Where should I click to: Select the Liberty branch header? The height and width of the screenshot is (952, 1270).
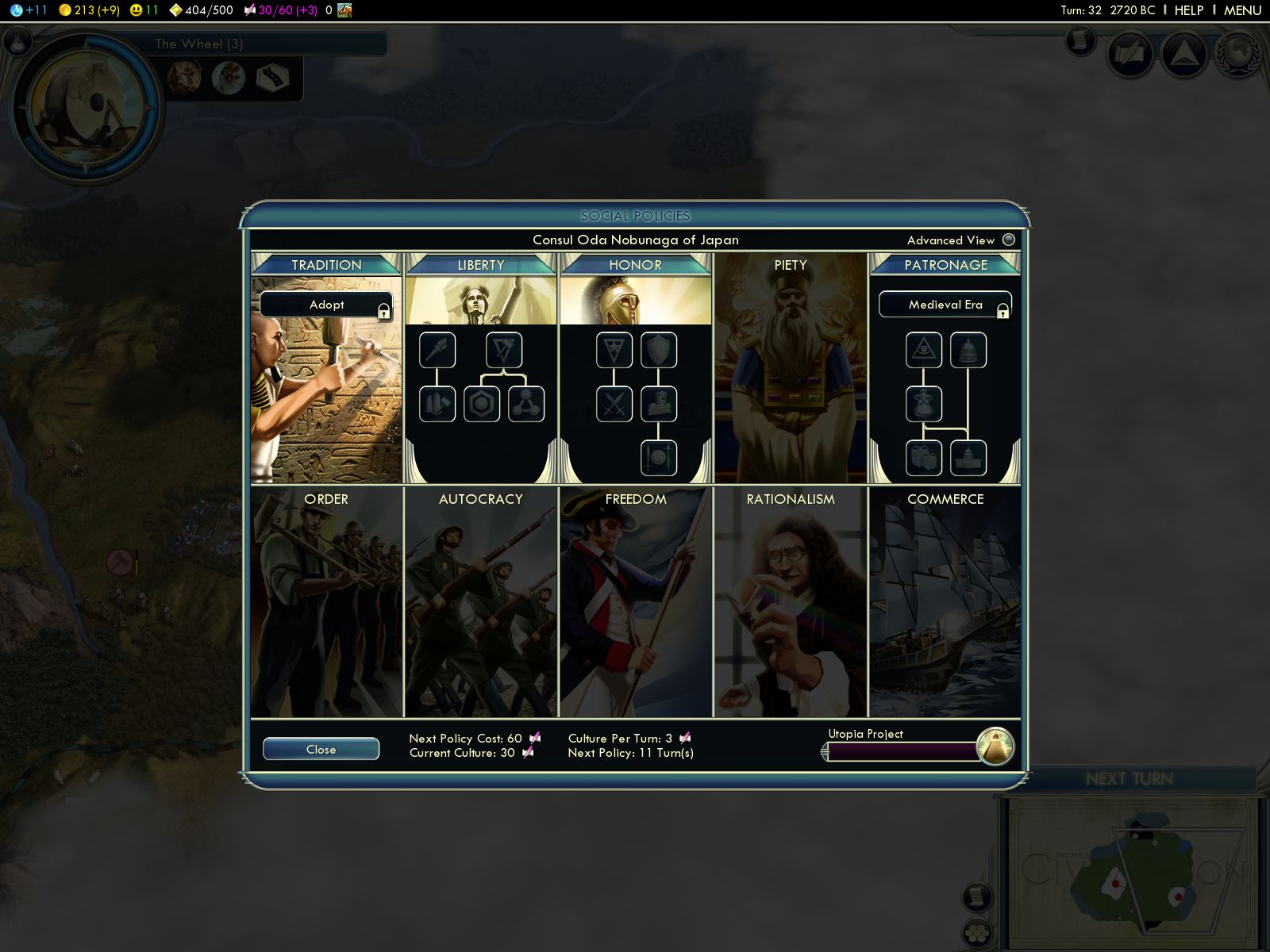pyautogui.click(x=481, y=265)
